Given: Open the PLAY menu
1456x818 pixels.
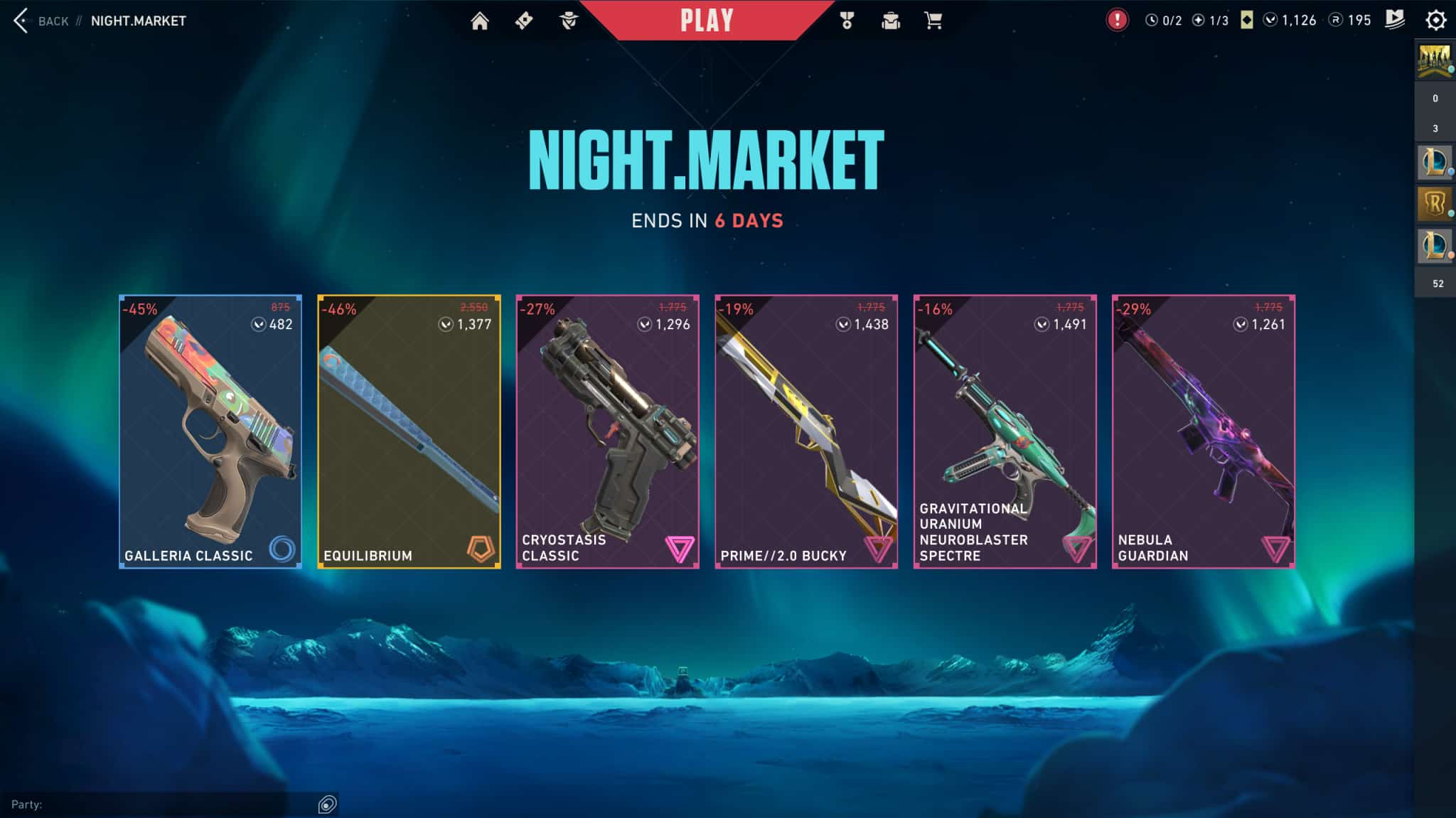Looking at the screenshot, I should (705, 21).
